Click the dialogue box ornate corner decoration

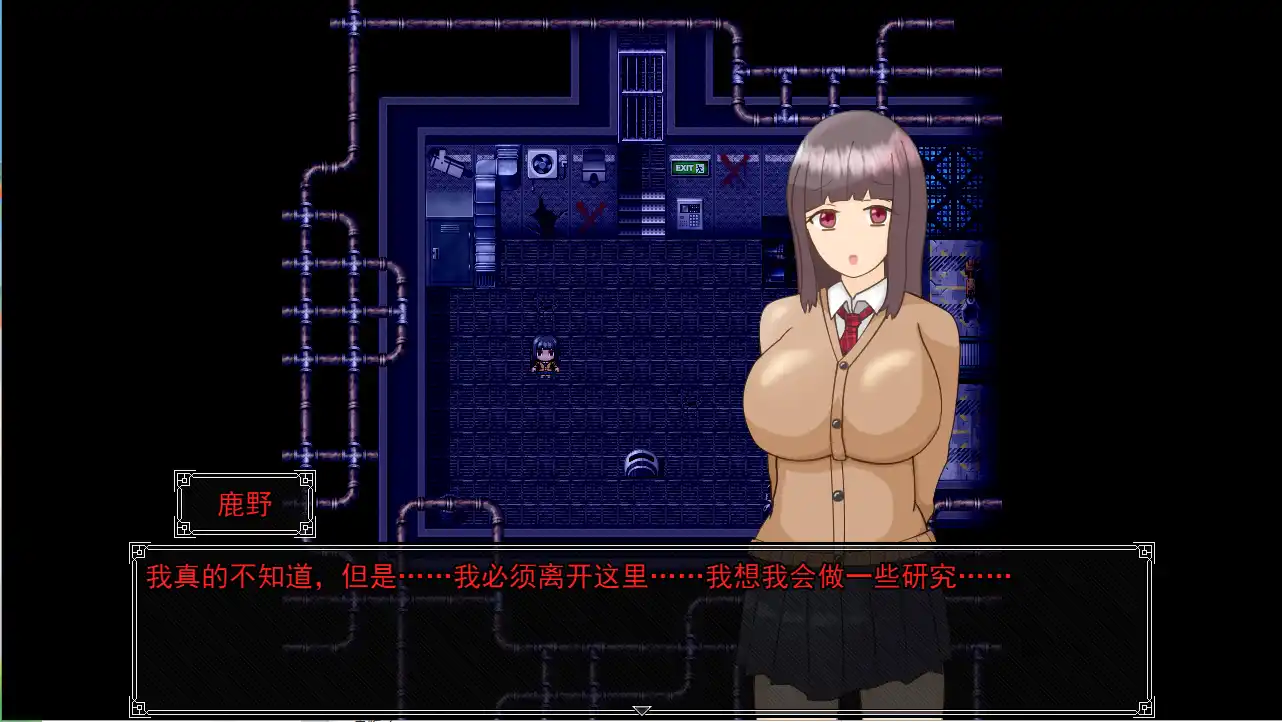[140, 551]
